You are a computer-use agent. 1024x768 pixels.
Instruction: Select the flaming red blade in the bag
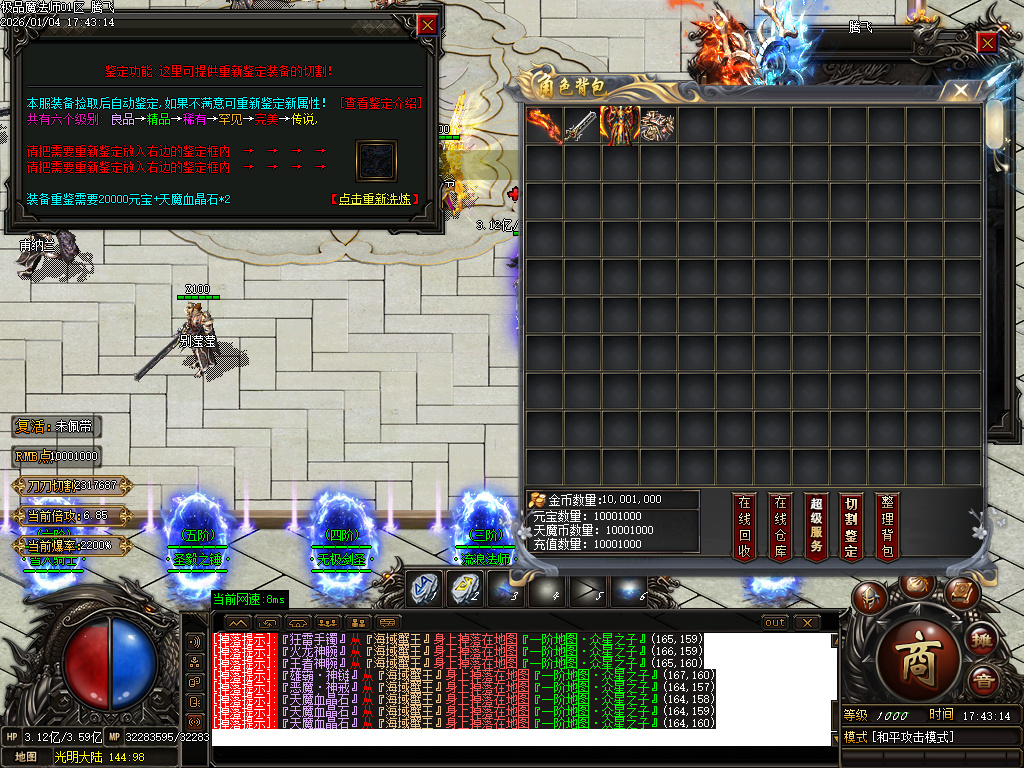click(x=545, y=125)
